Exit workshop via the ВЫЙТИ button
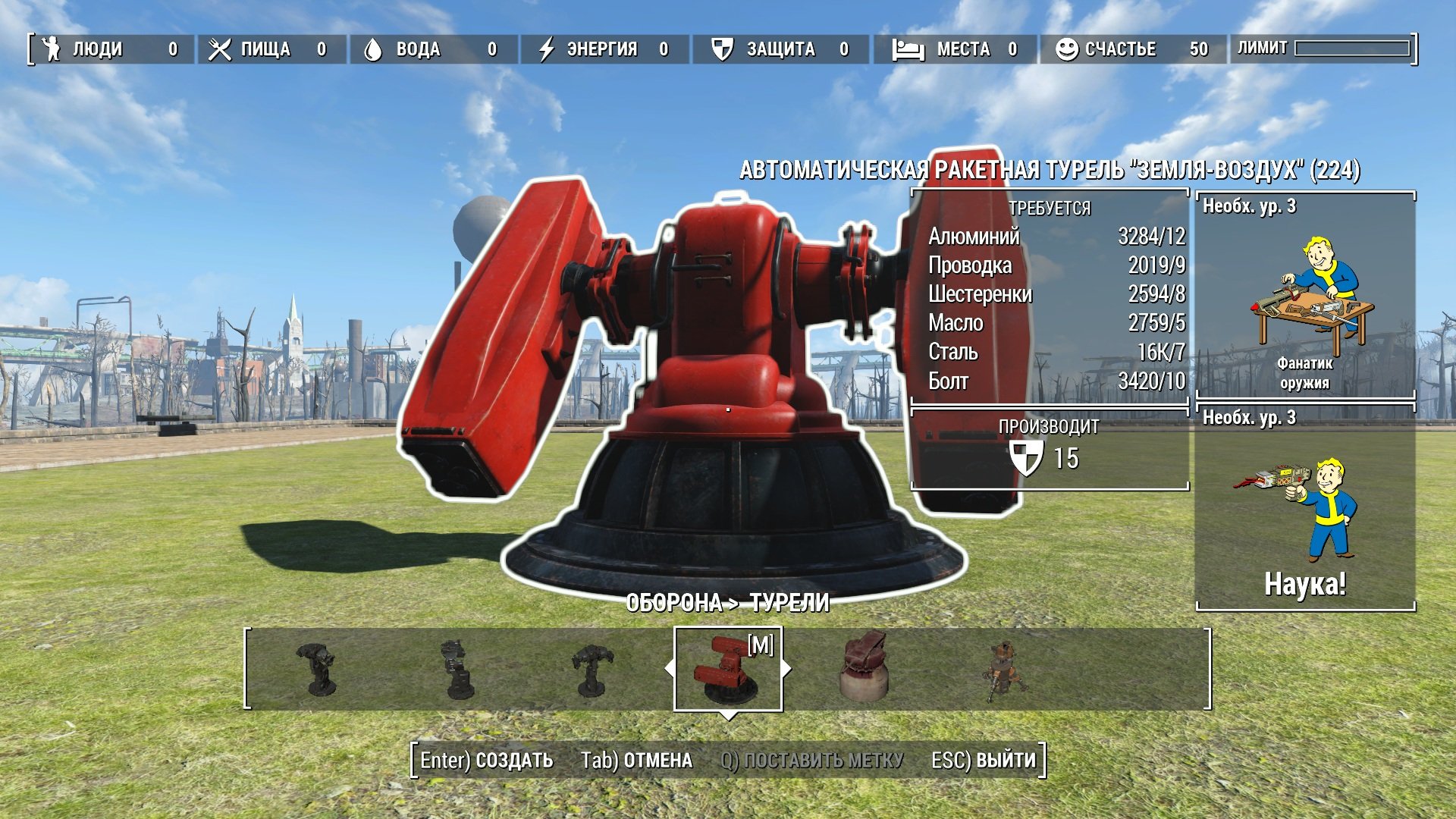The width and height of the screenshot is (1456, 819). click(983, 760)
